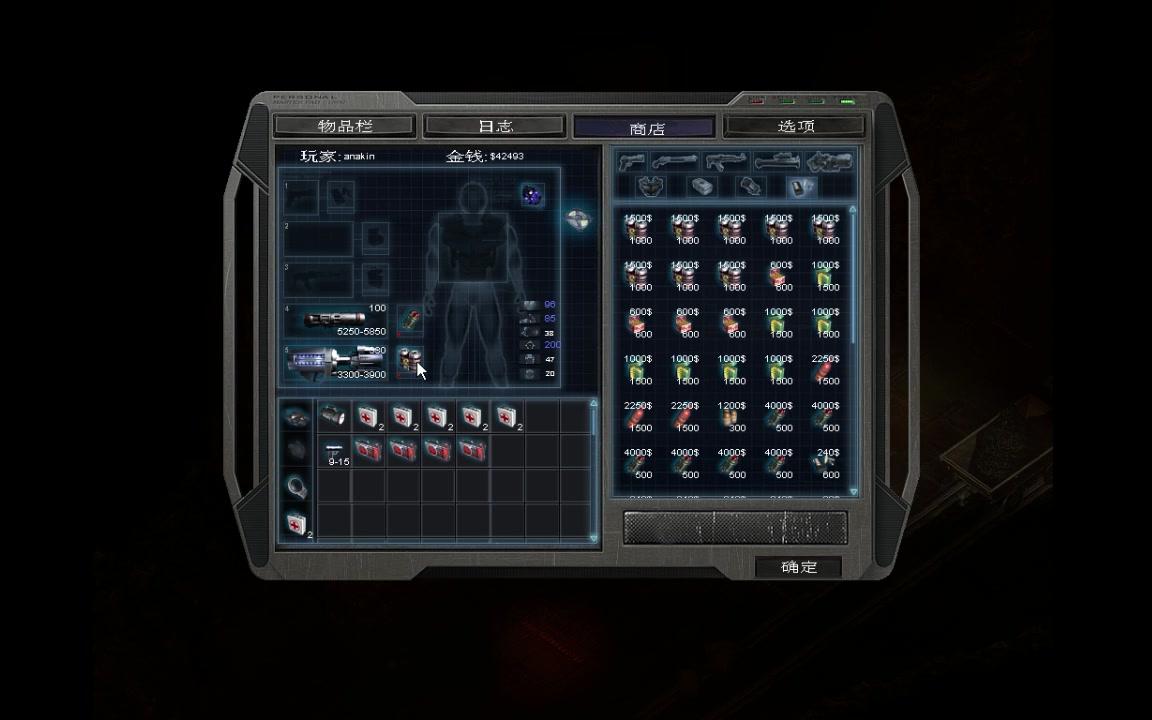The image size is (1152, 720).
Task: Switch to the 日志 log tab
Action: 495,126
